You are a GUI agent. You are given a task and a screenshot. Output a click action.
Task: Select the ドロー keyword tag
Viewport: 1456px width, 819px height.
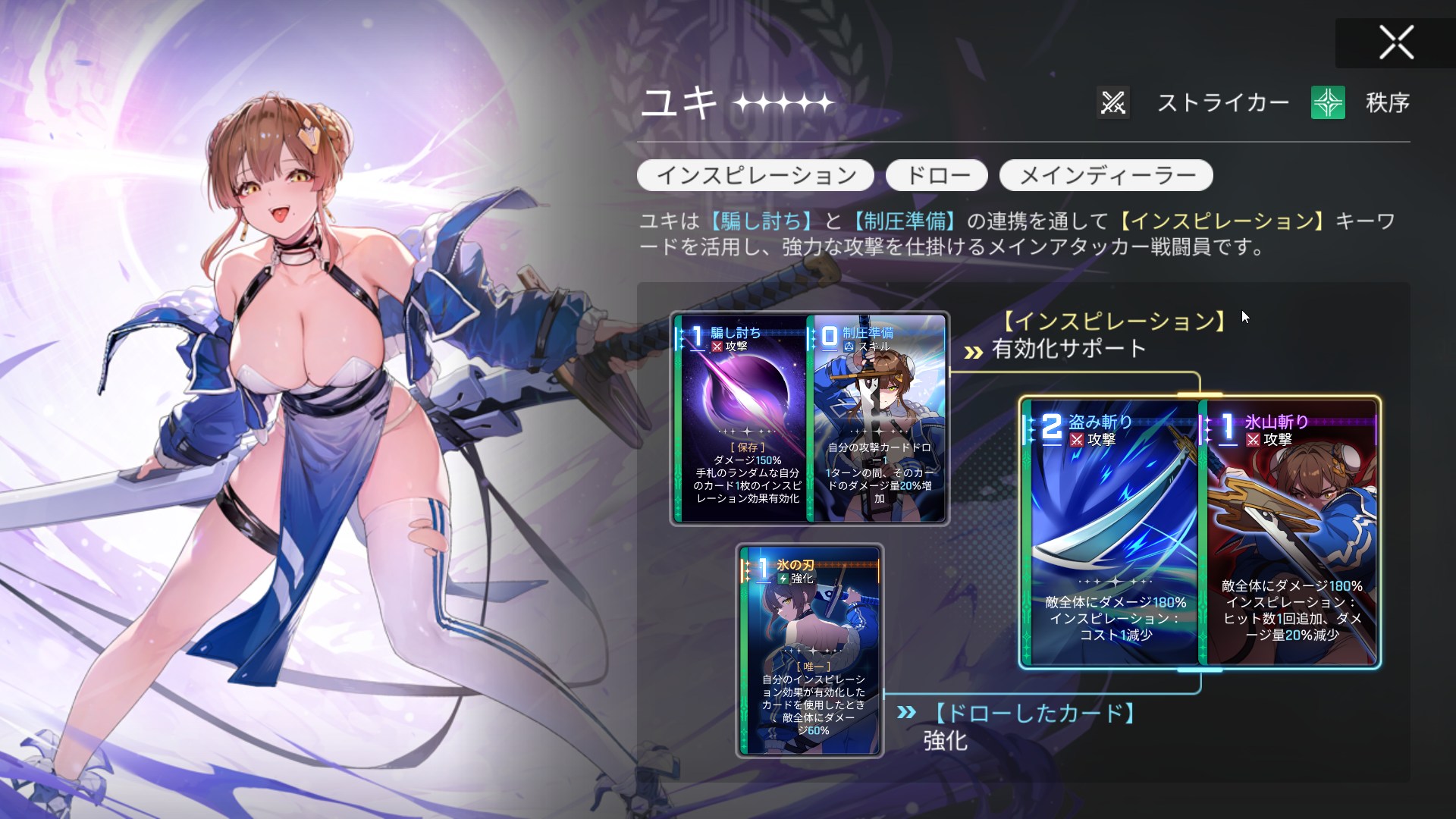coord(937,176)
